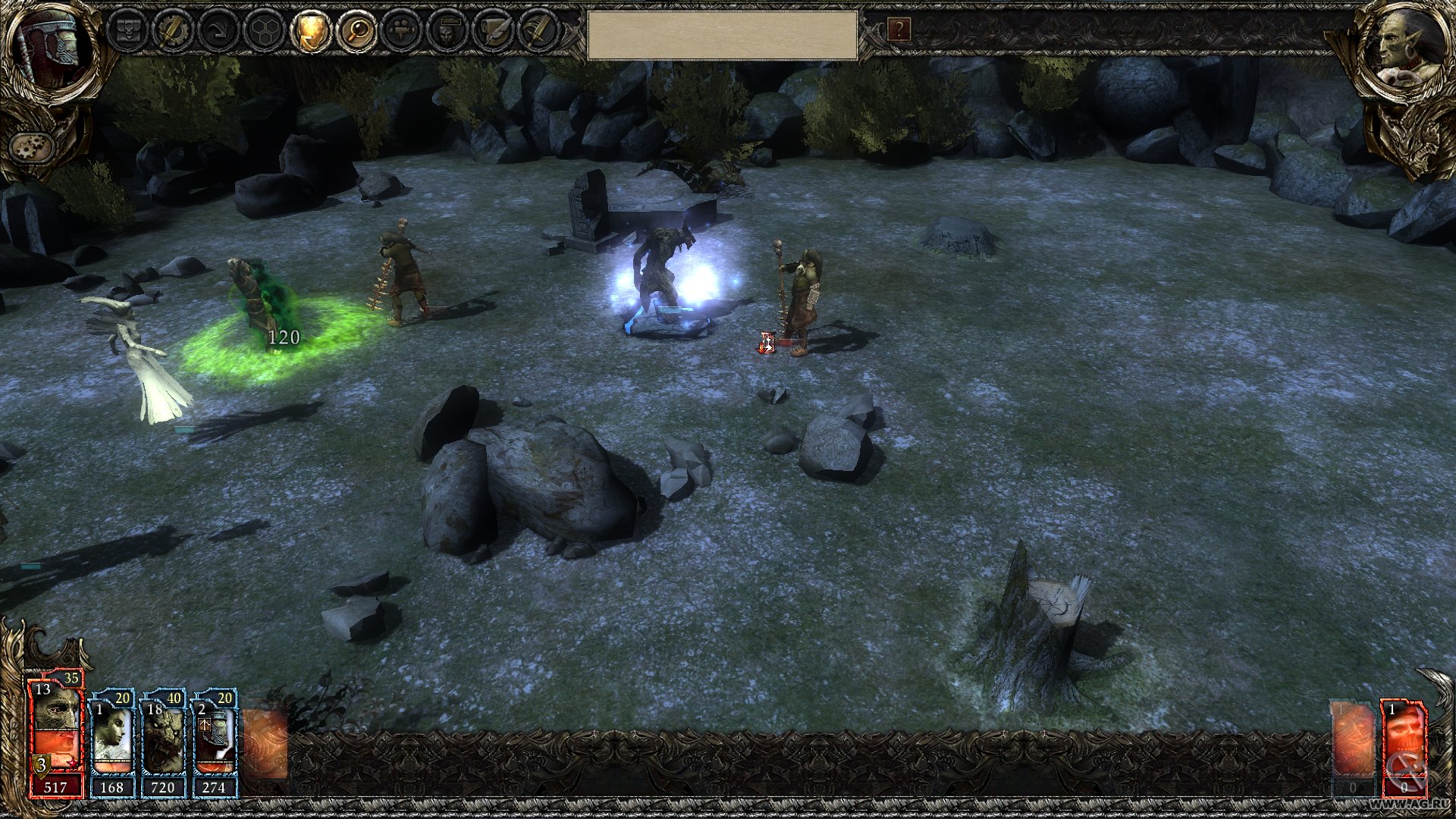Open the help question mark panel

click(899, 30)
